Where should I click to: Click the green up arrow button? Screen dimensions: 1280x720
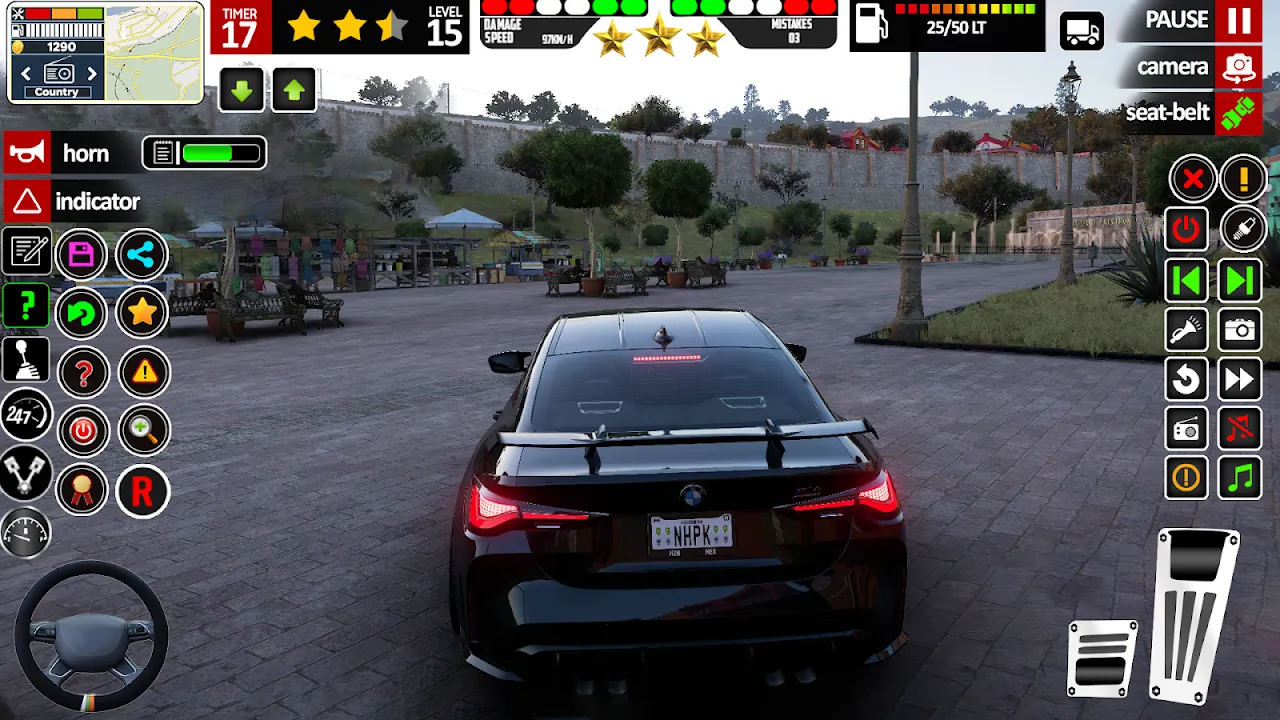click(293, 91)
